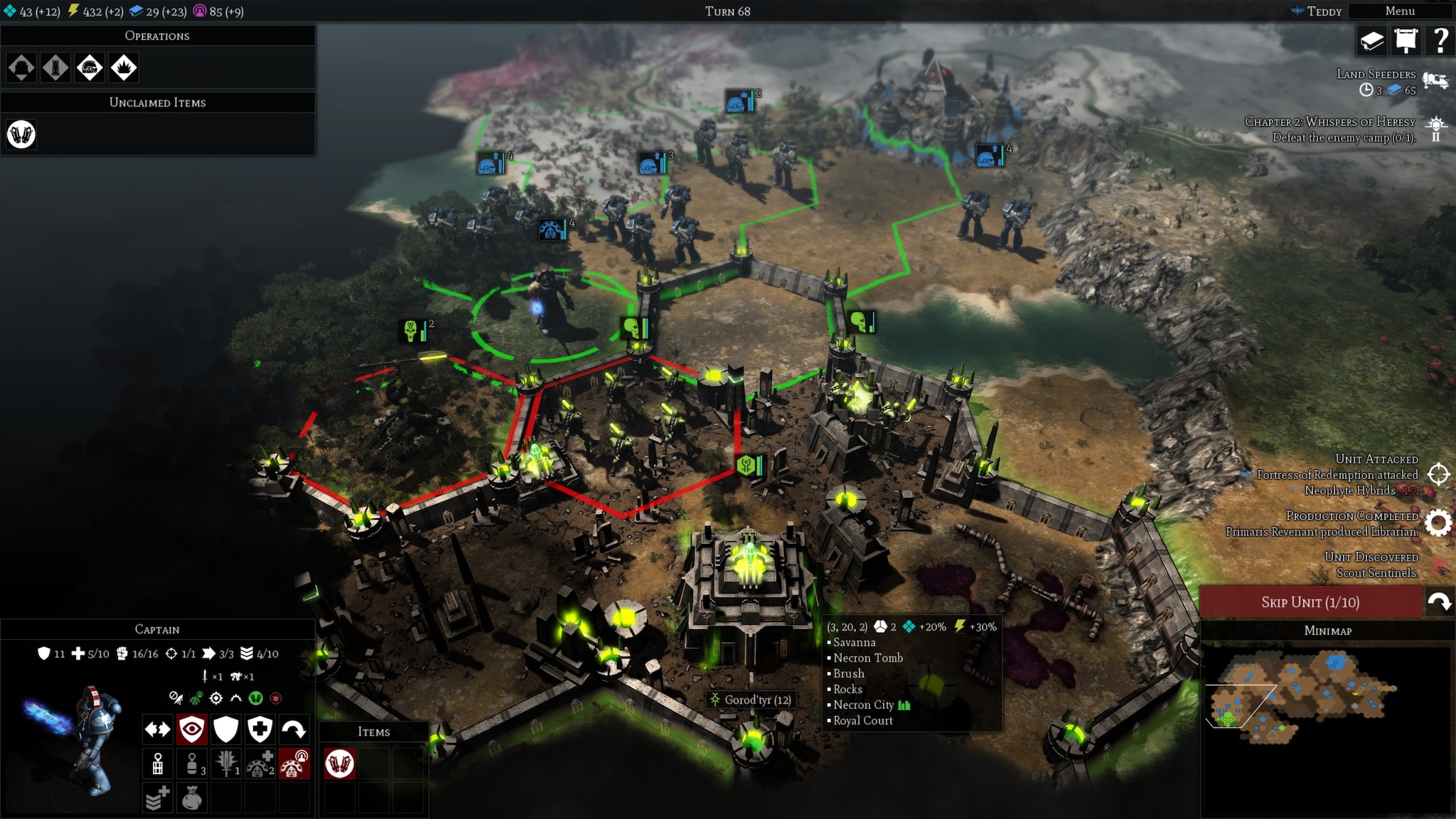Activate the Overwatch eye-shield action

192,729
